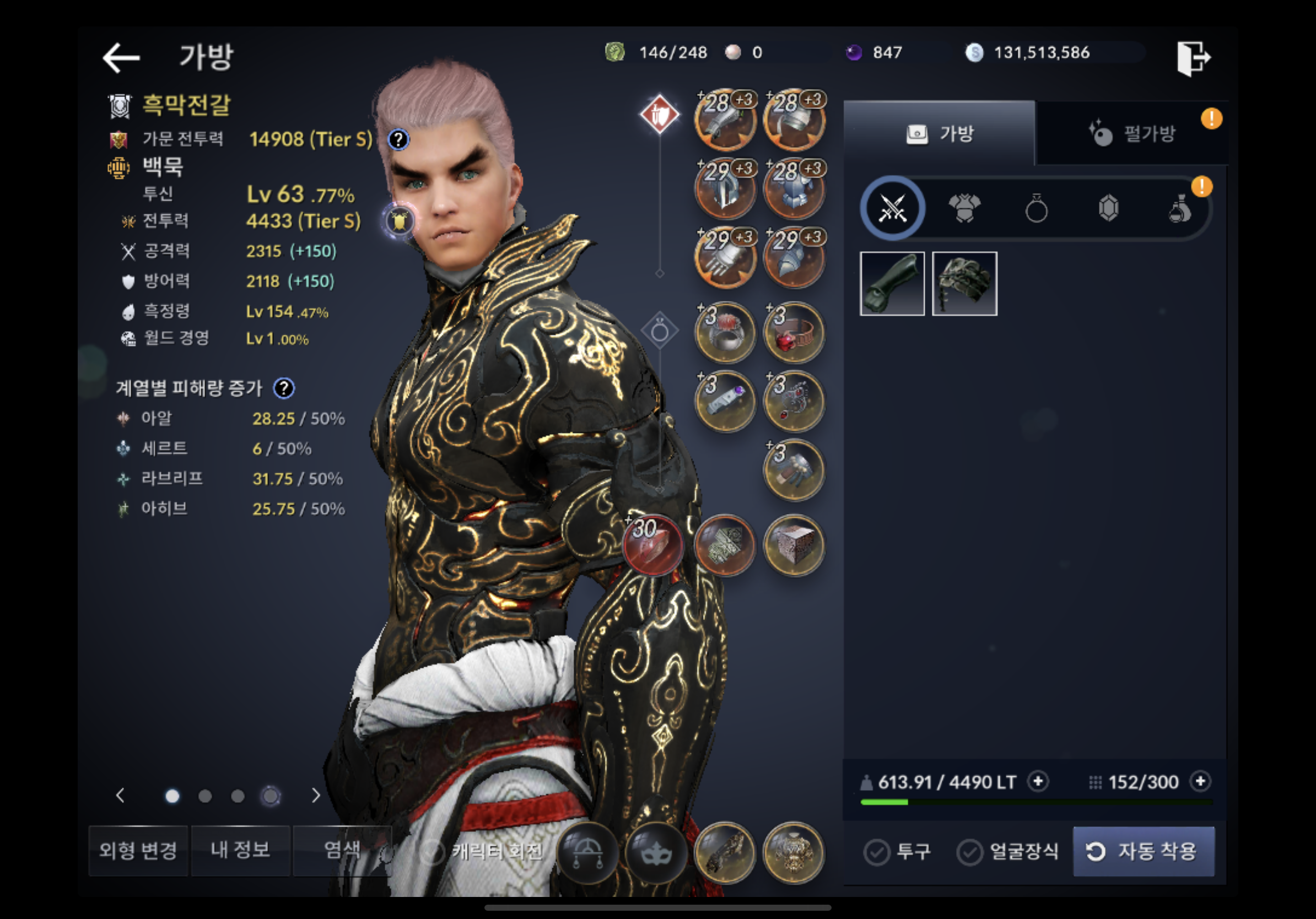The width and height of the screenshot is (1316, 919).
Task: Switch to the 펄가방 tab
Action: pos(1132,134)
